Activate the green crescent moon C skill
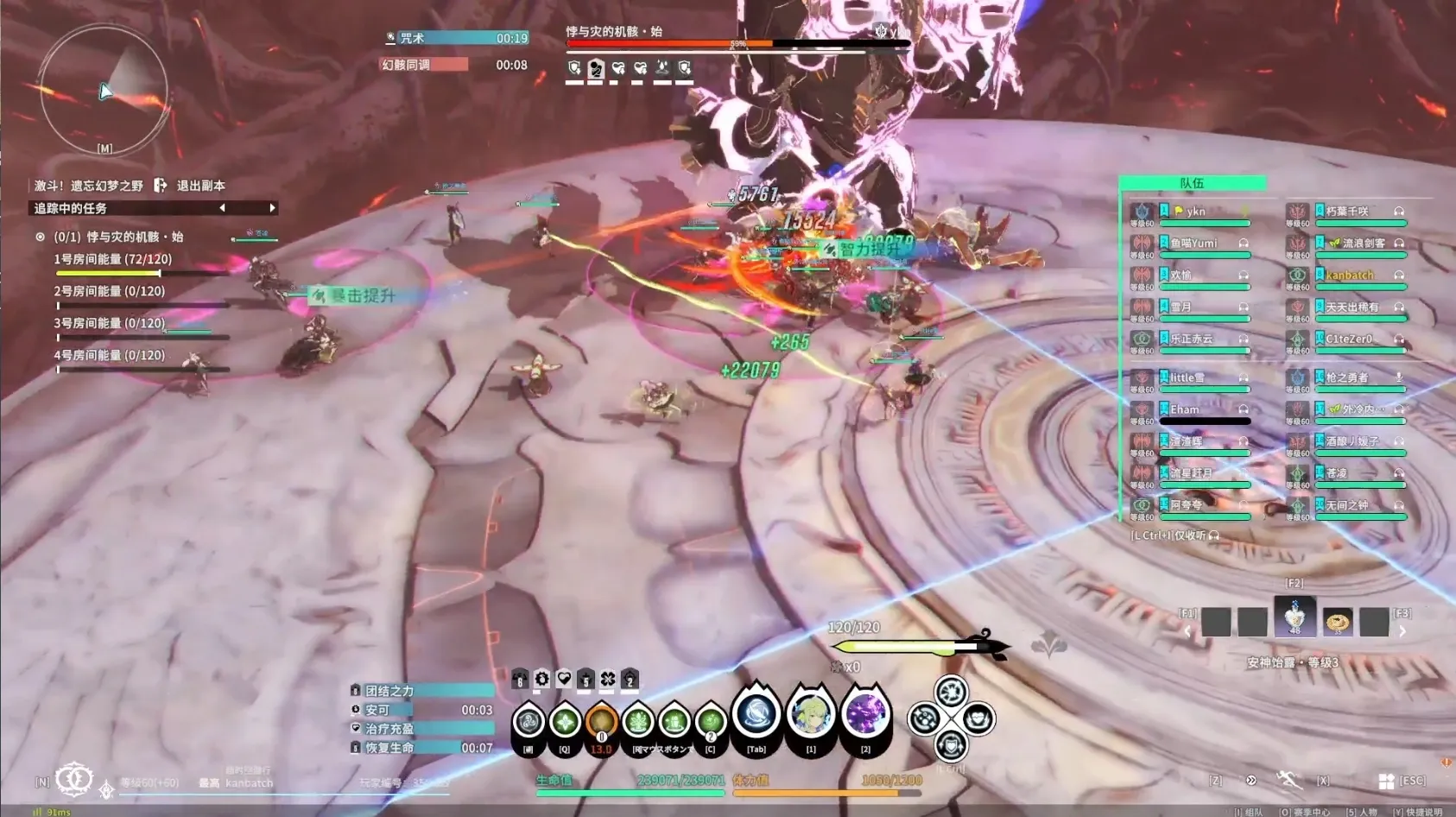The image size is (1456, 817). tap(710, 722)
